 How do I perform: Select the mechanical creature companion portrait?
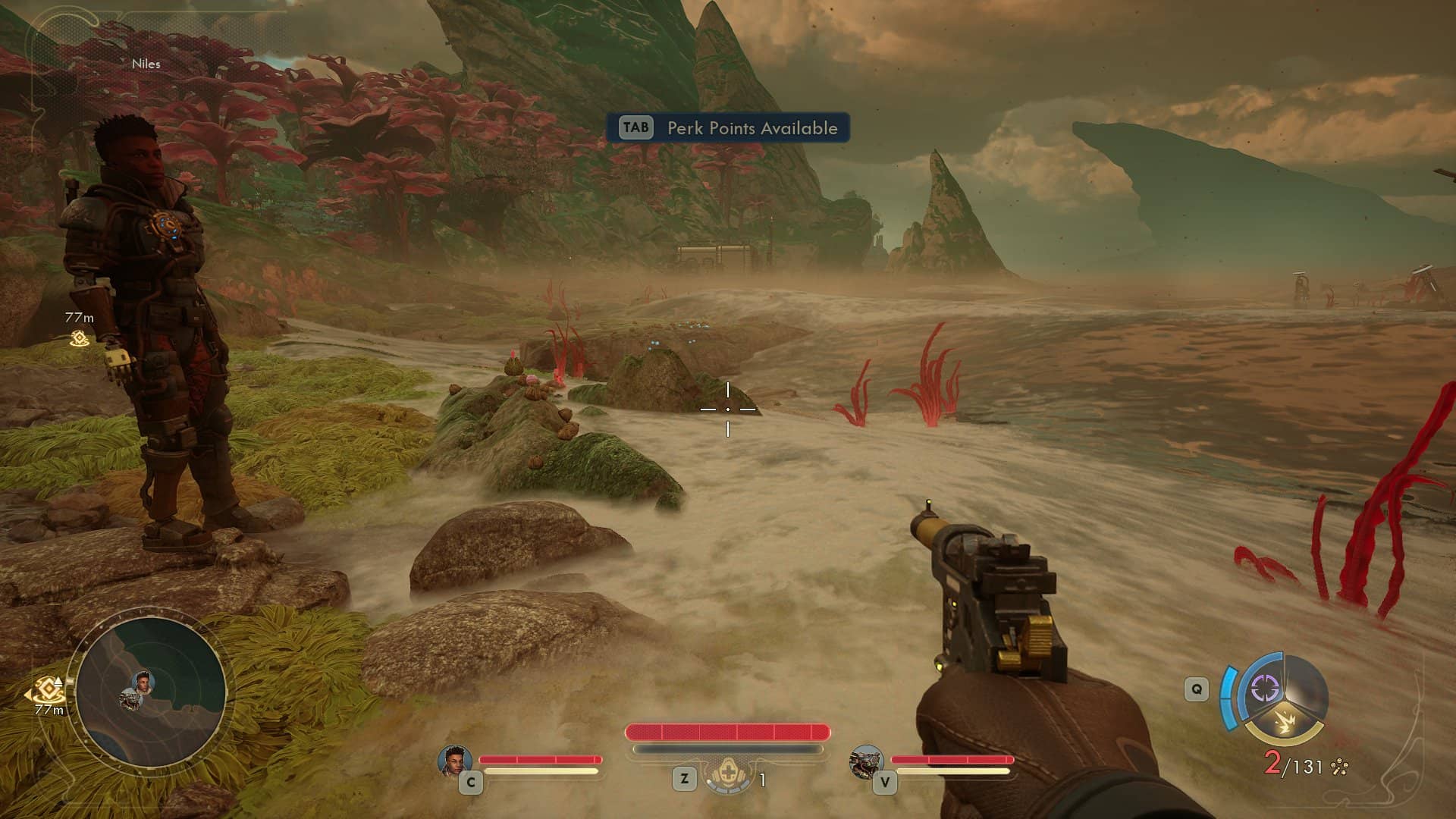[x=866, y=761]
